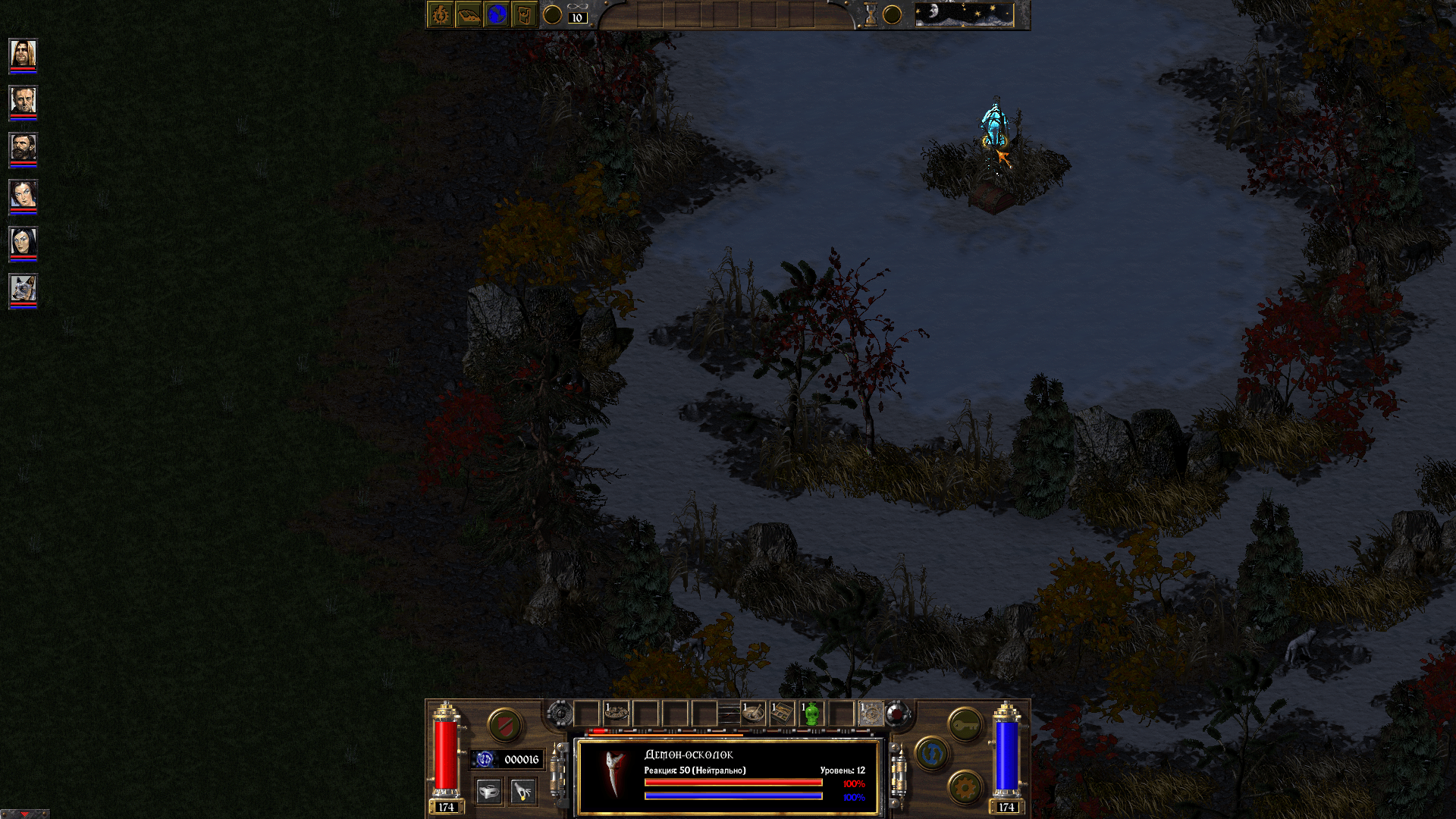Click the fatigue counter showing 10
The height and width of the screenshot is (819, 1456).
576,18
